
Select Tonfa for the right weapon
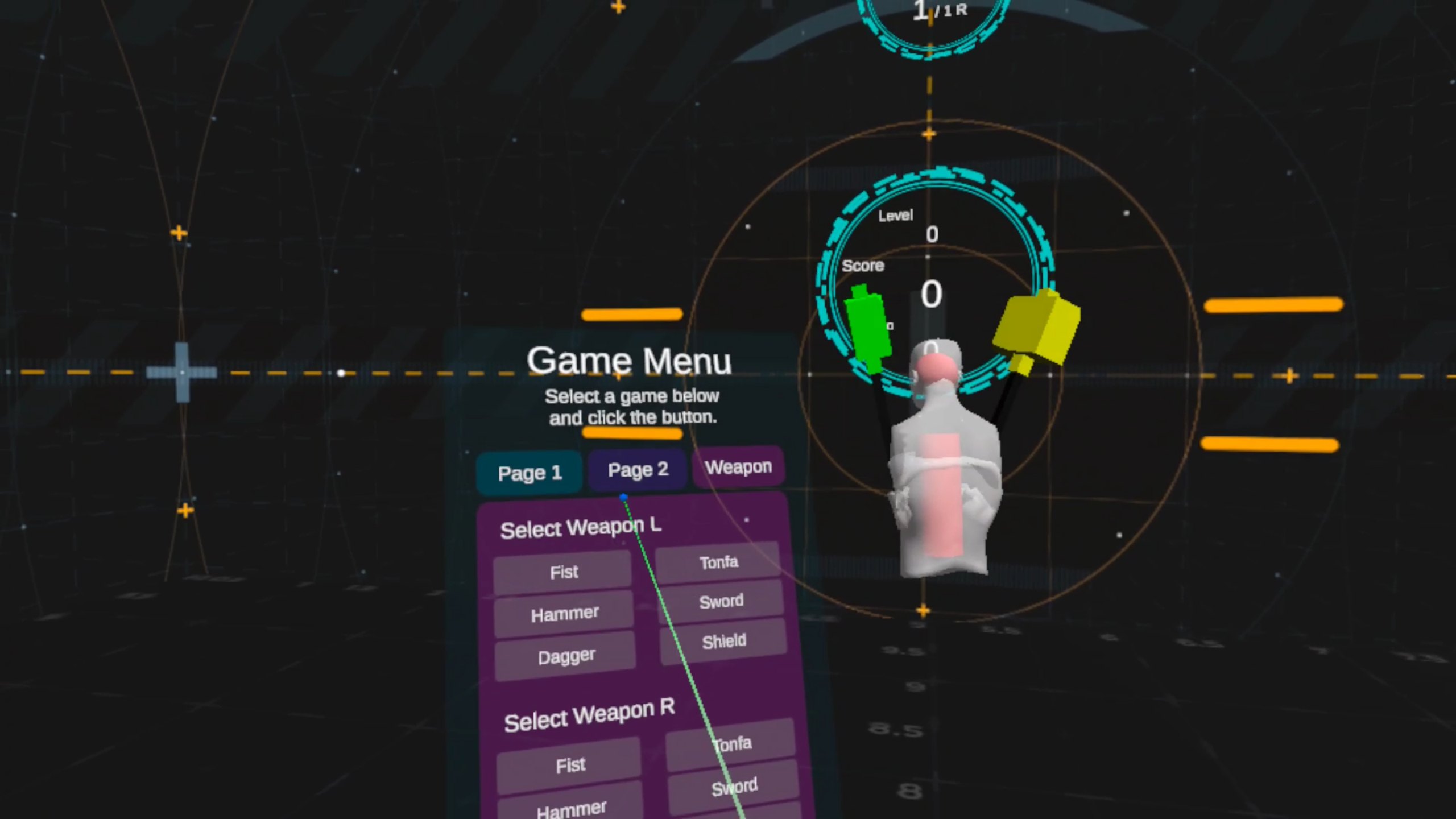click(x=731, y=744)
